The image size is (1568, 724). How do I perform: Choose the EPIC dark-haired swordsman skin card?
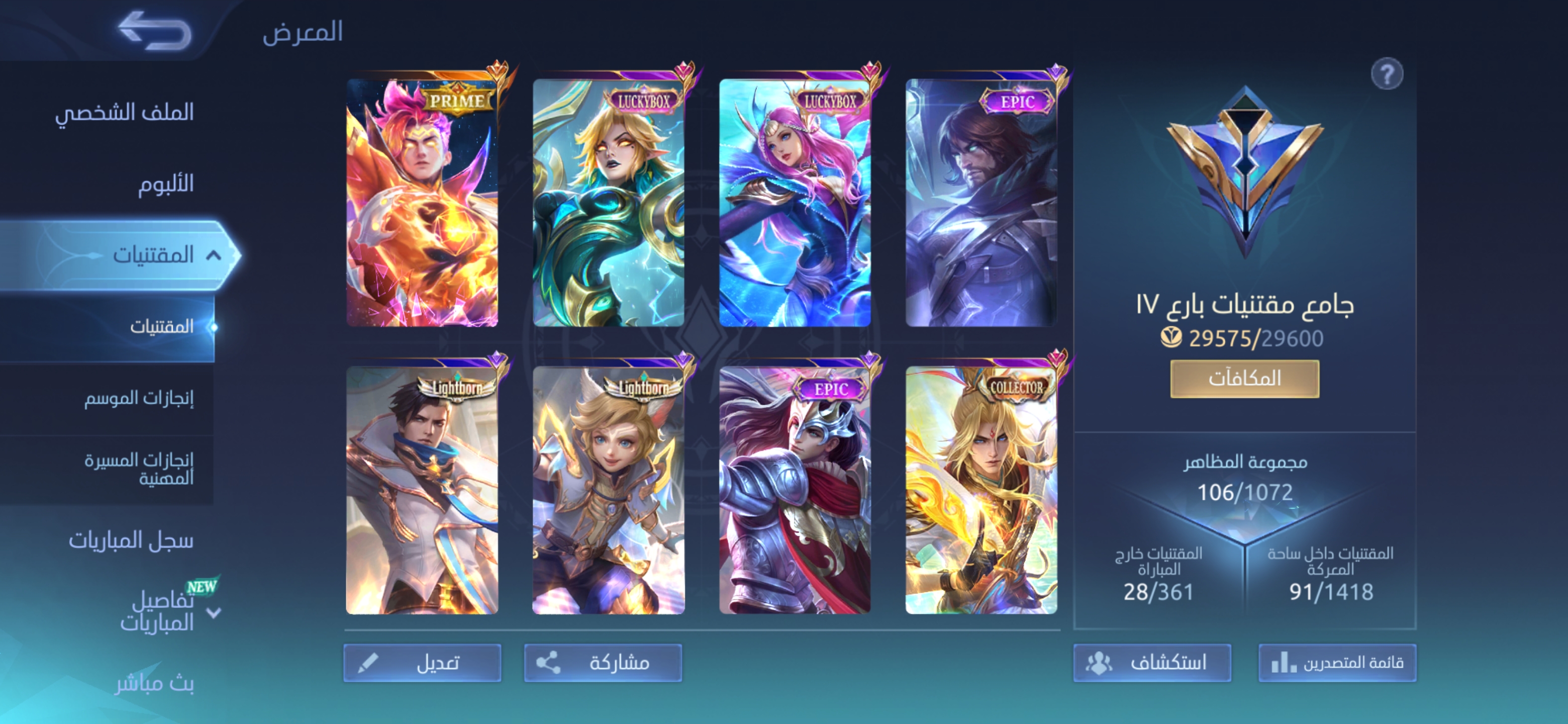981,202
